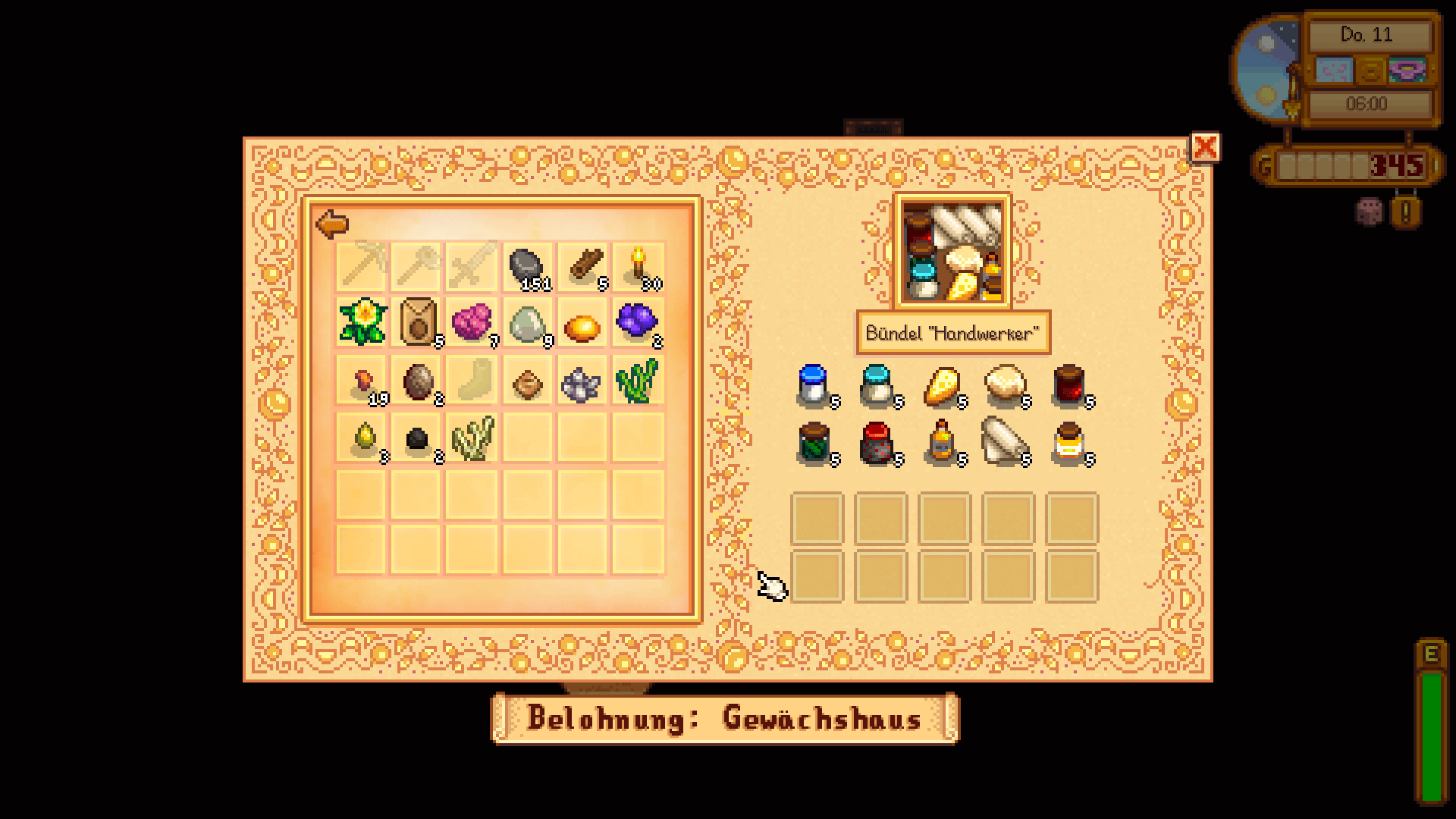
Task: Open the journal exclamation mark icon
Action: (x=1405, y=212)
